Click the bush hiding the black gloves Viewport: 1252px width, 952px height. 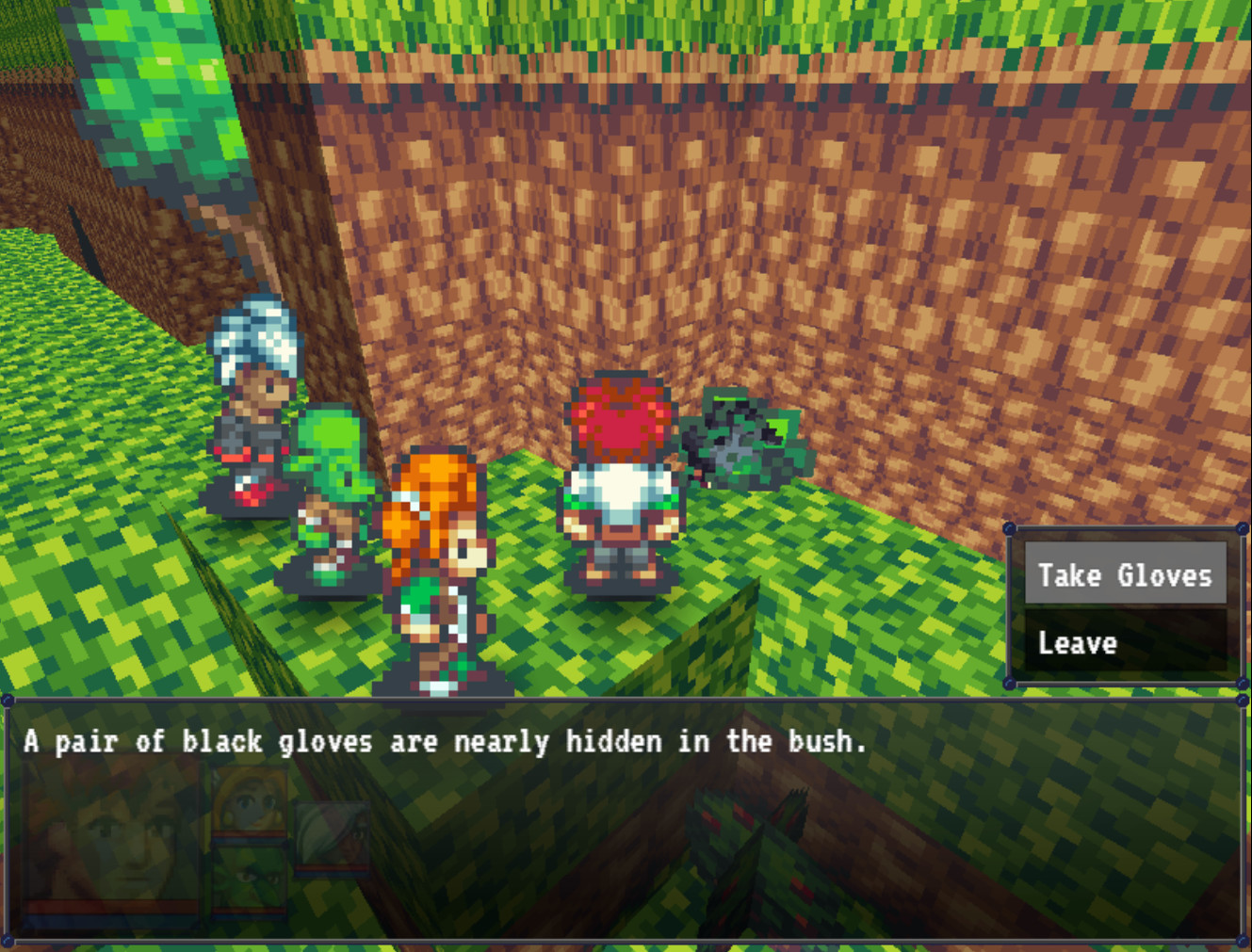point(744,438)
